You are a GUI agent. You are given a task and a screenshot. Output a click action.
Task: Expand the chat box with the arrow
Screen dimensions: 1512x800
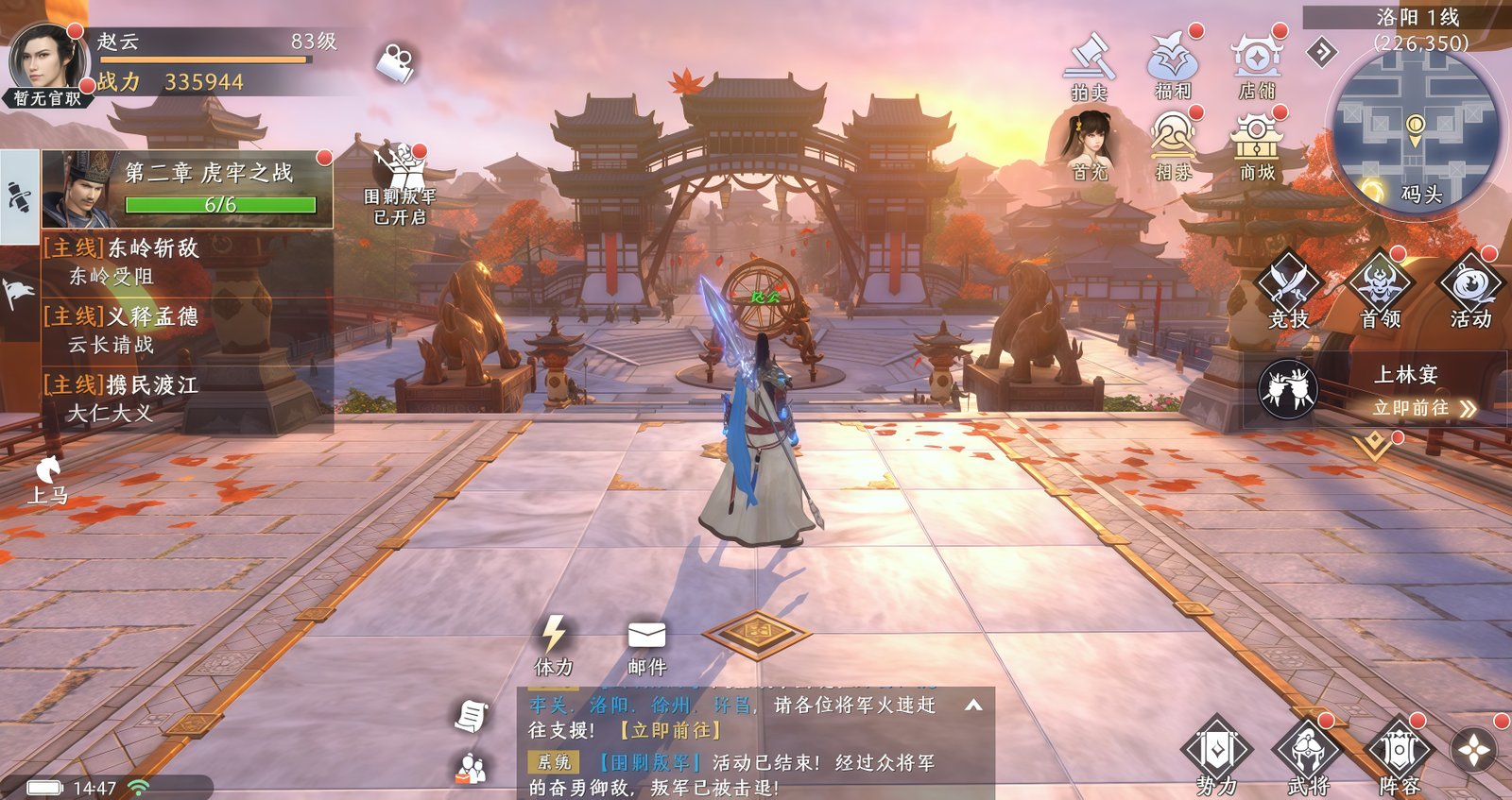click(973, 705)
